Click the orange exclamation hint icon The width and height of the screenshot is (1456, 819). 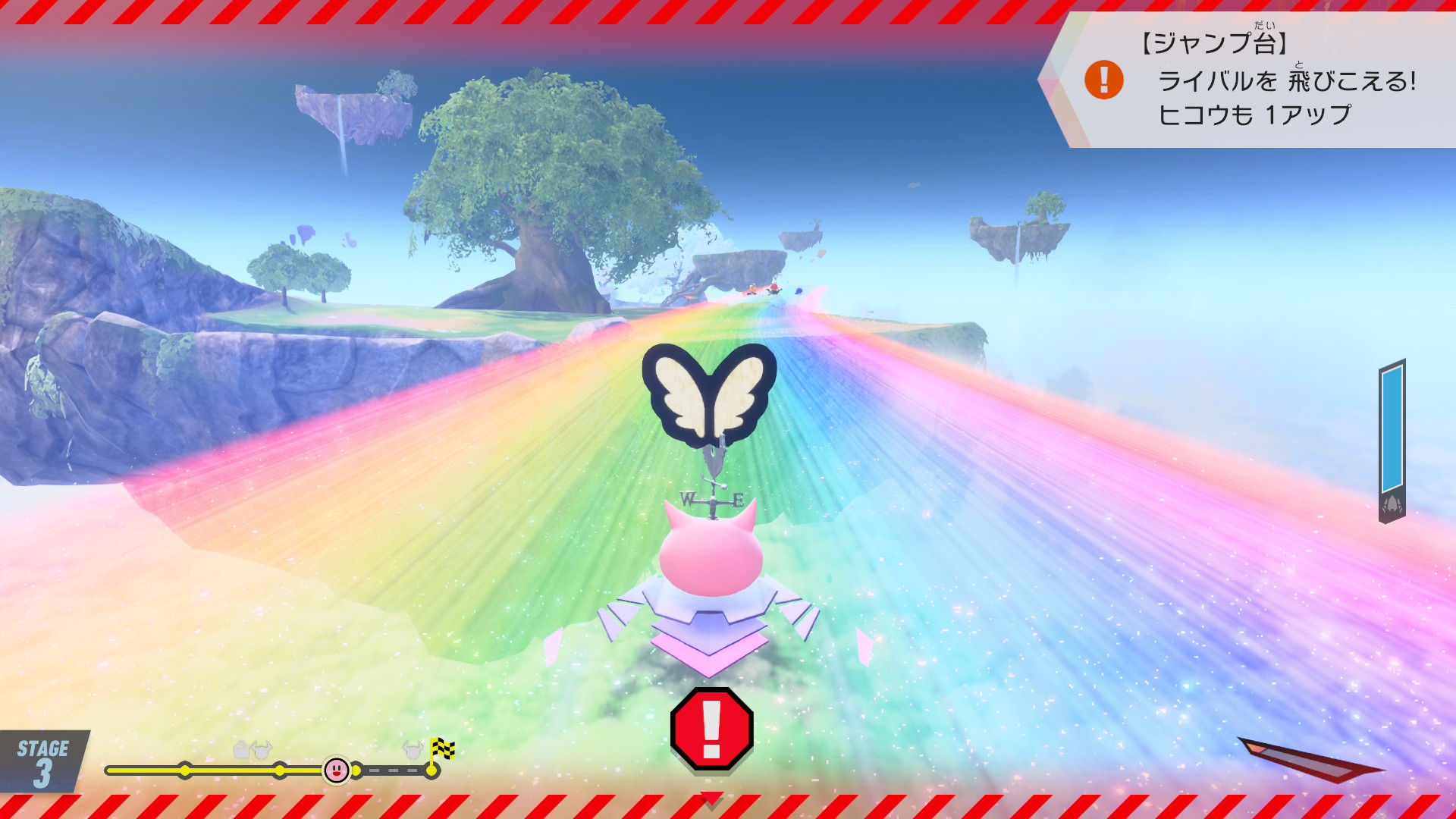coord(1103,80)
